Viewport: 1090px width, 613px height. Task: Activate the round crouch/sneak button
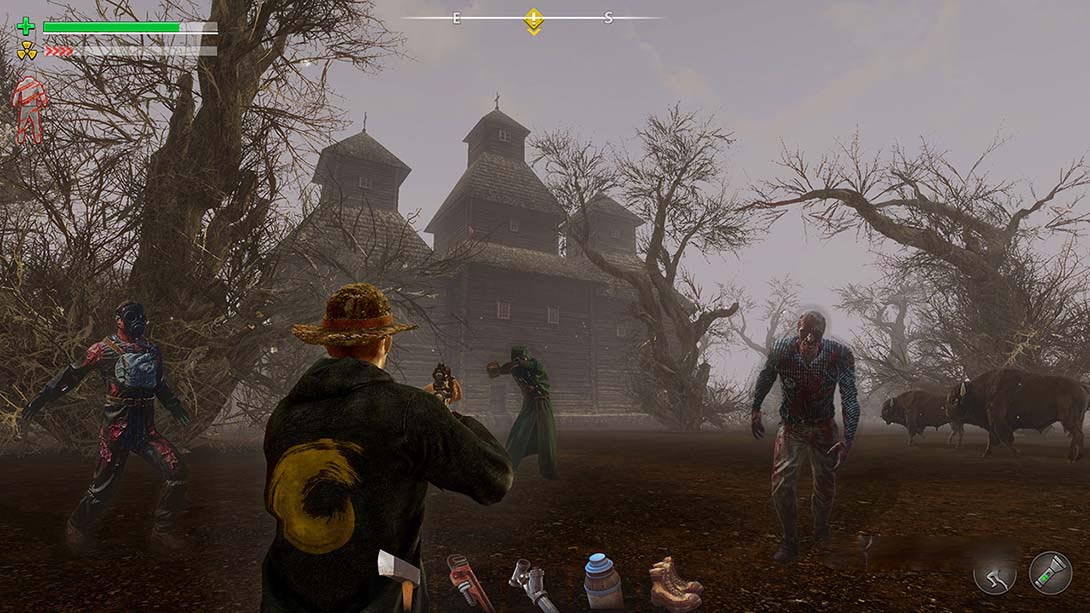pyautogui.click(x=995, y=573)
